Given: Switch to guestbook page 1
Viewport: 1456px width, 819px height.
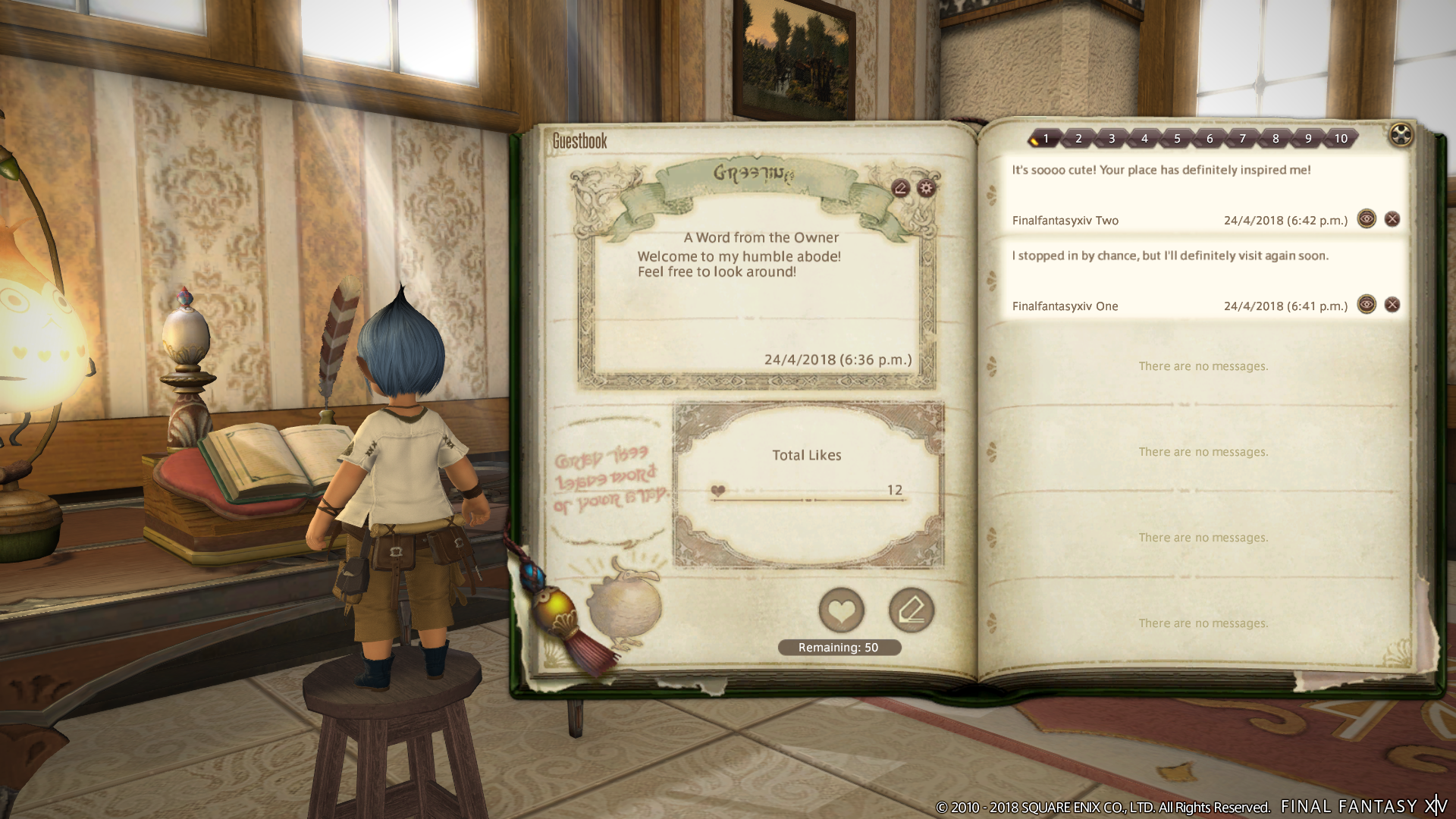Looking at the screenshot, I should [1045, 138].
